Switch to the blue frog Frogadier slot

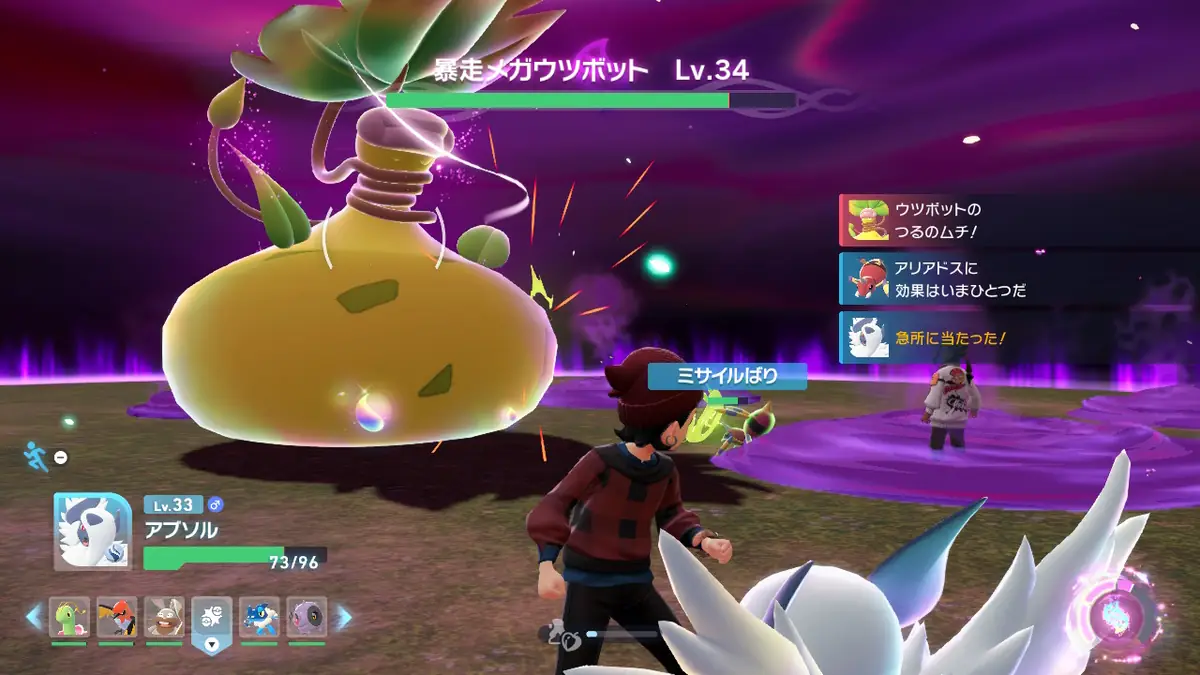(x=260, y=617)
